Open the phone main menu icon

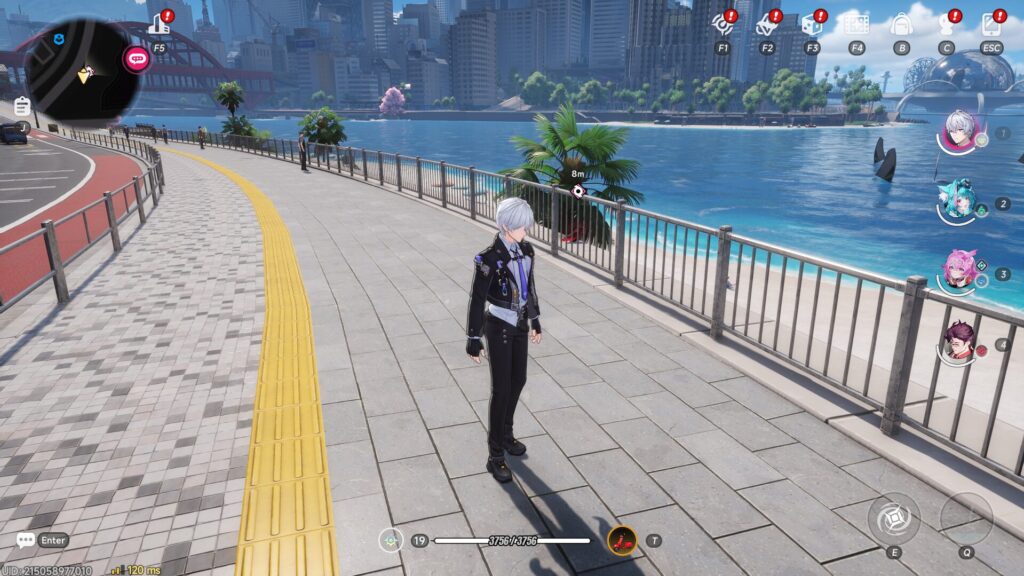(991, 25)
